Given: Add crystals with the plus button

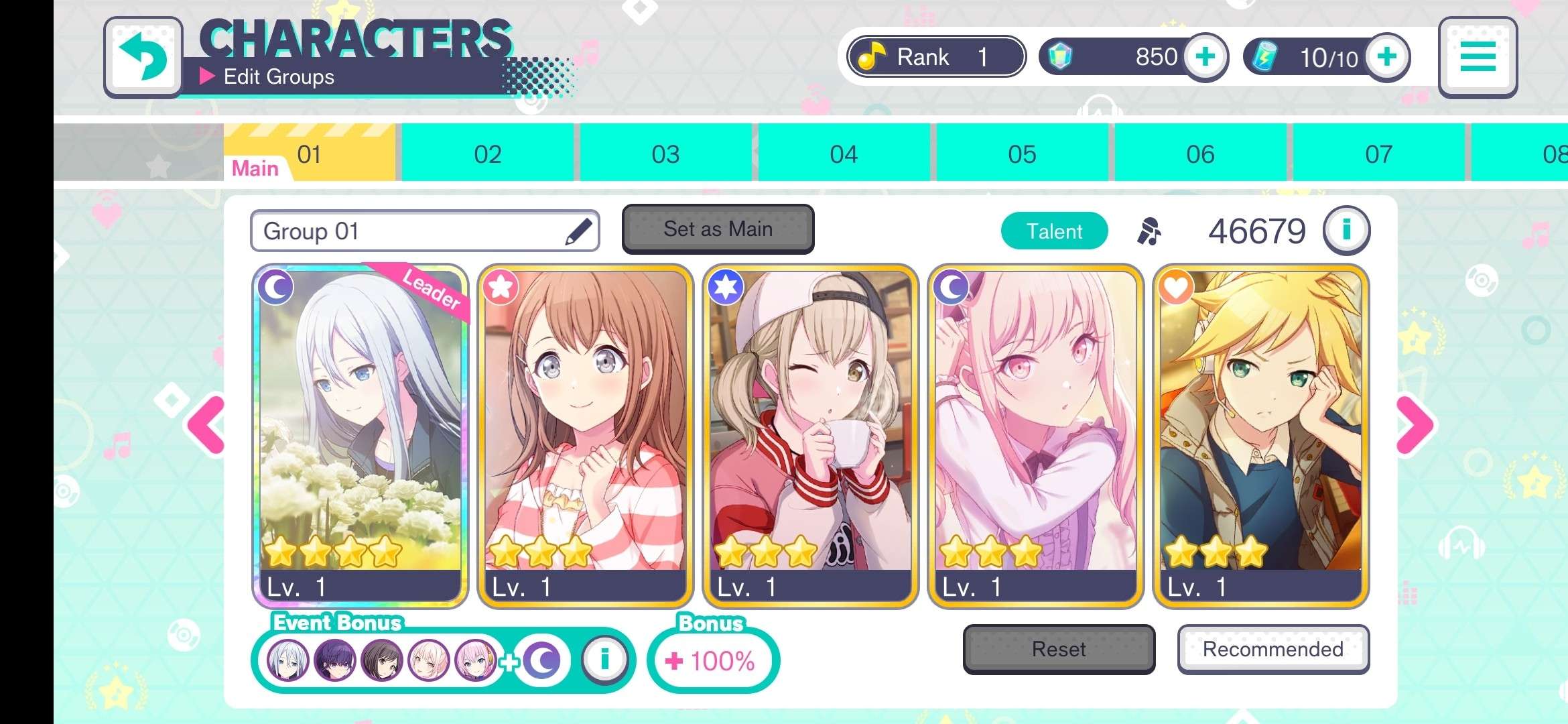Looking at the screenshot, I should point(1205,57).
